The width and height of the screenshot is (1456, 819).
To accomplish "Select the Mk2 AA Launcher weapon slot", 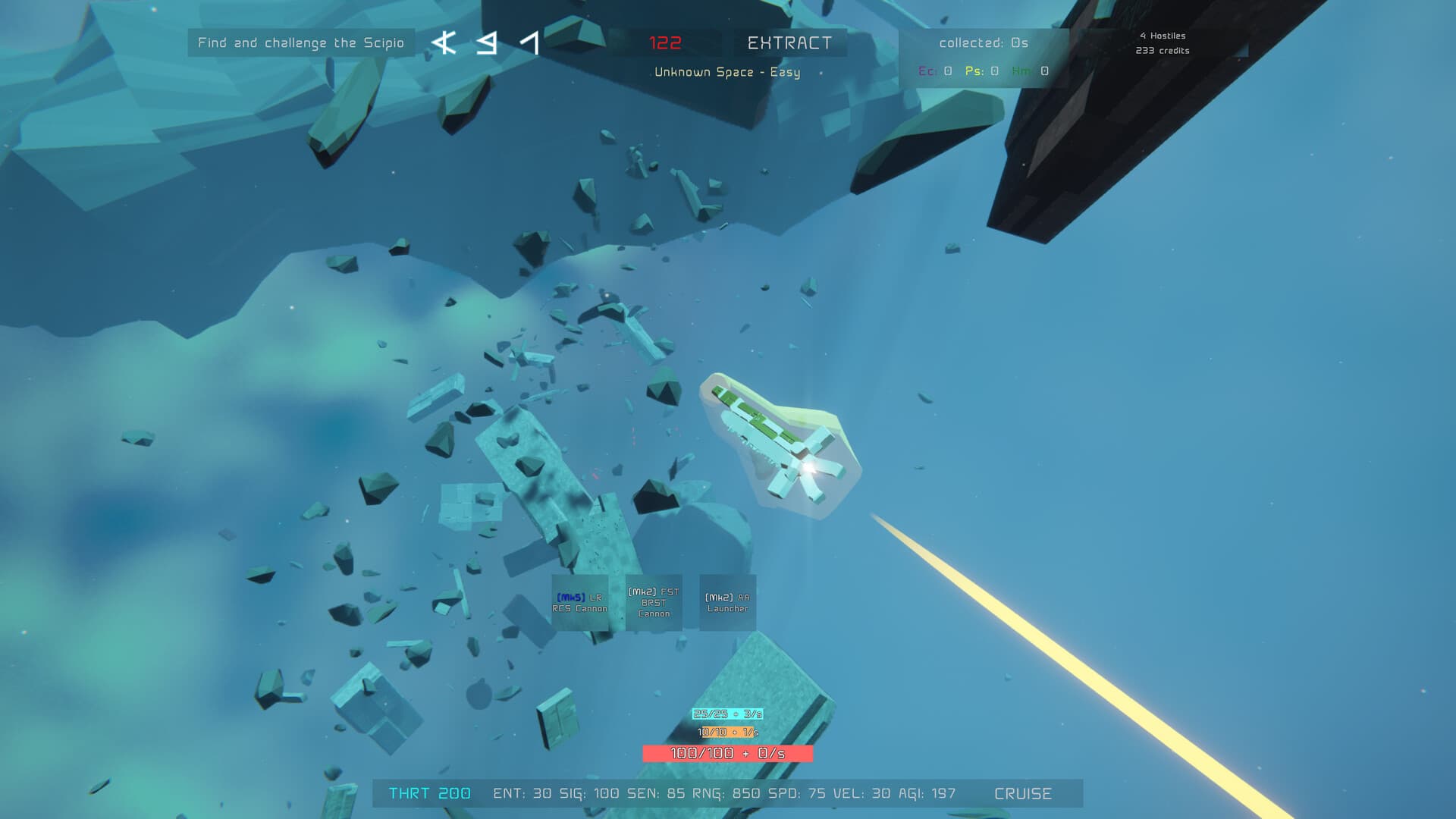I will pos(726,601).
